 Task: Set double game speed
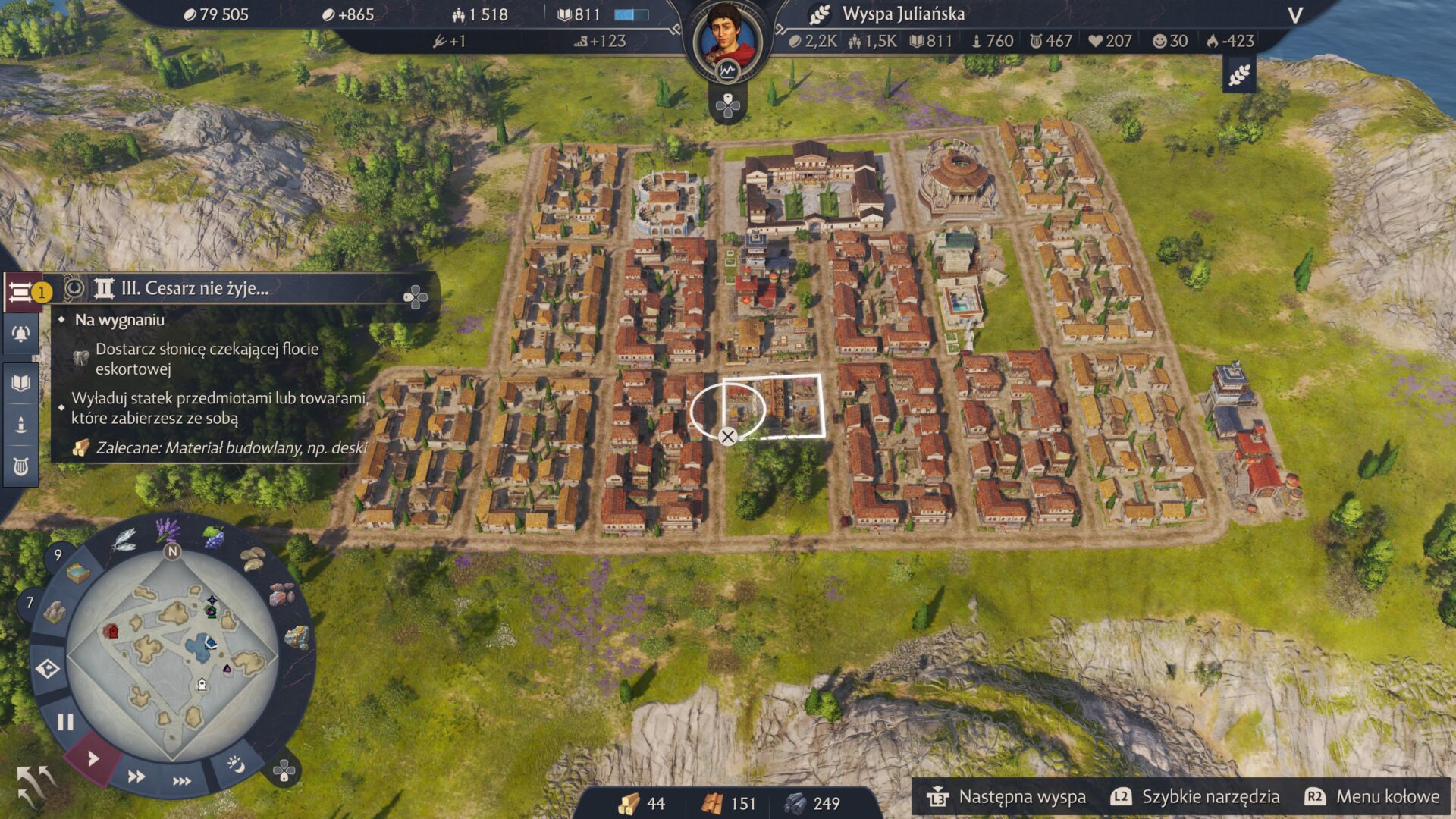pyautogui.click(x=136, y=776)
